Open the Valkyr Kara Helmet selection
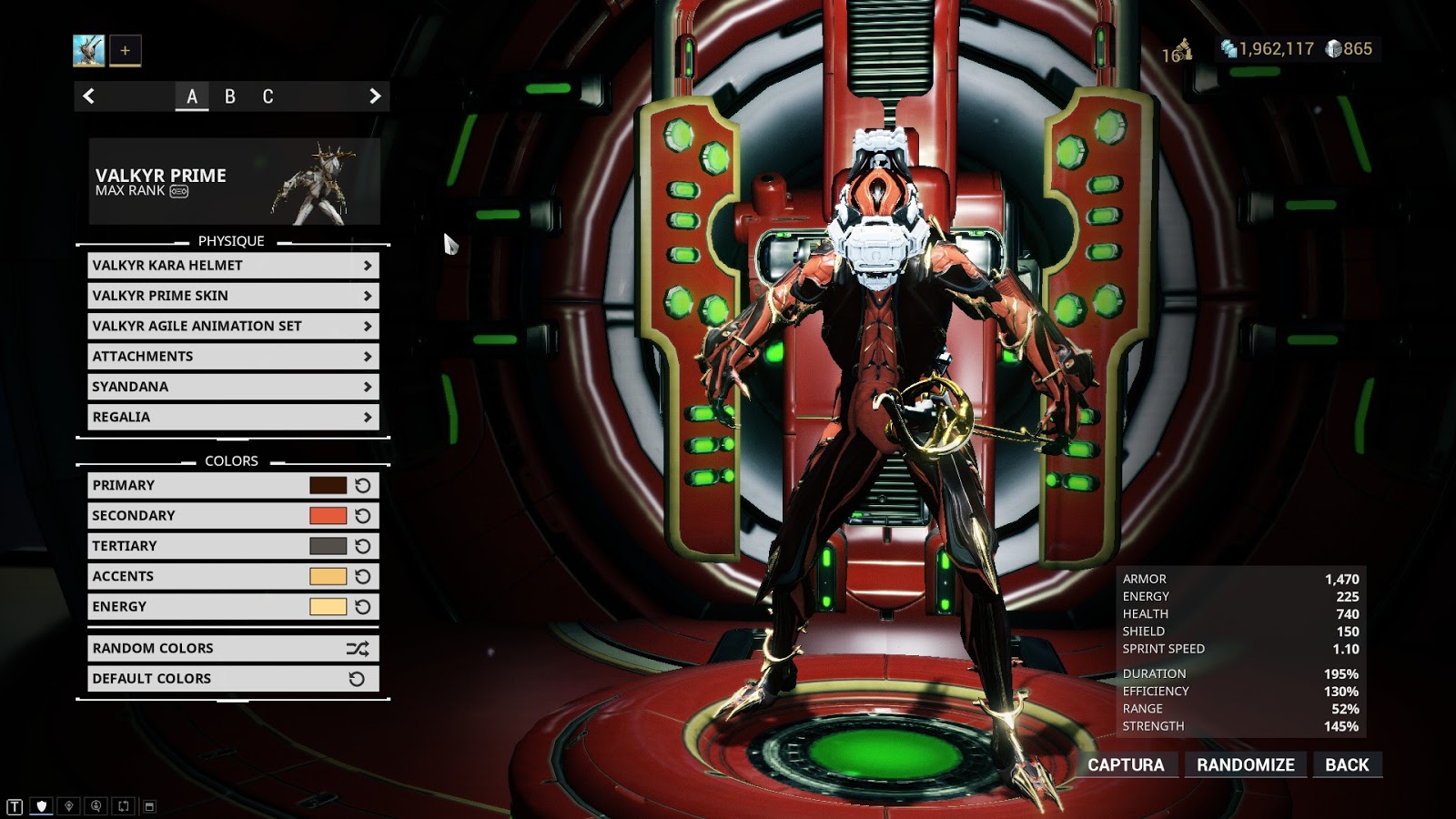Viewport: 1456px width, 819px height. point(233,266)
